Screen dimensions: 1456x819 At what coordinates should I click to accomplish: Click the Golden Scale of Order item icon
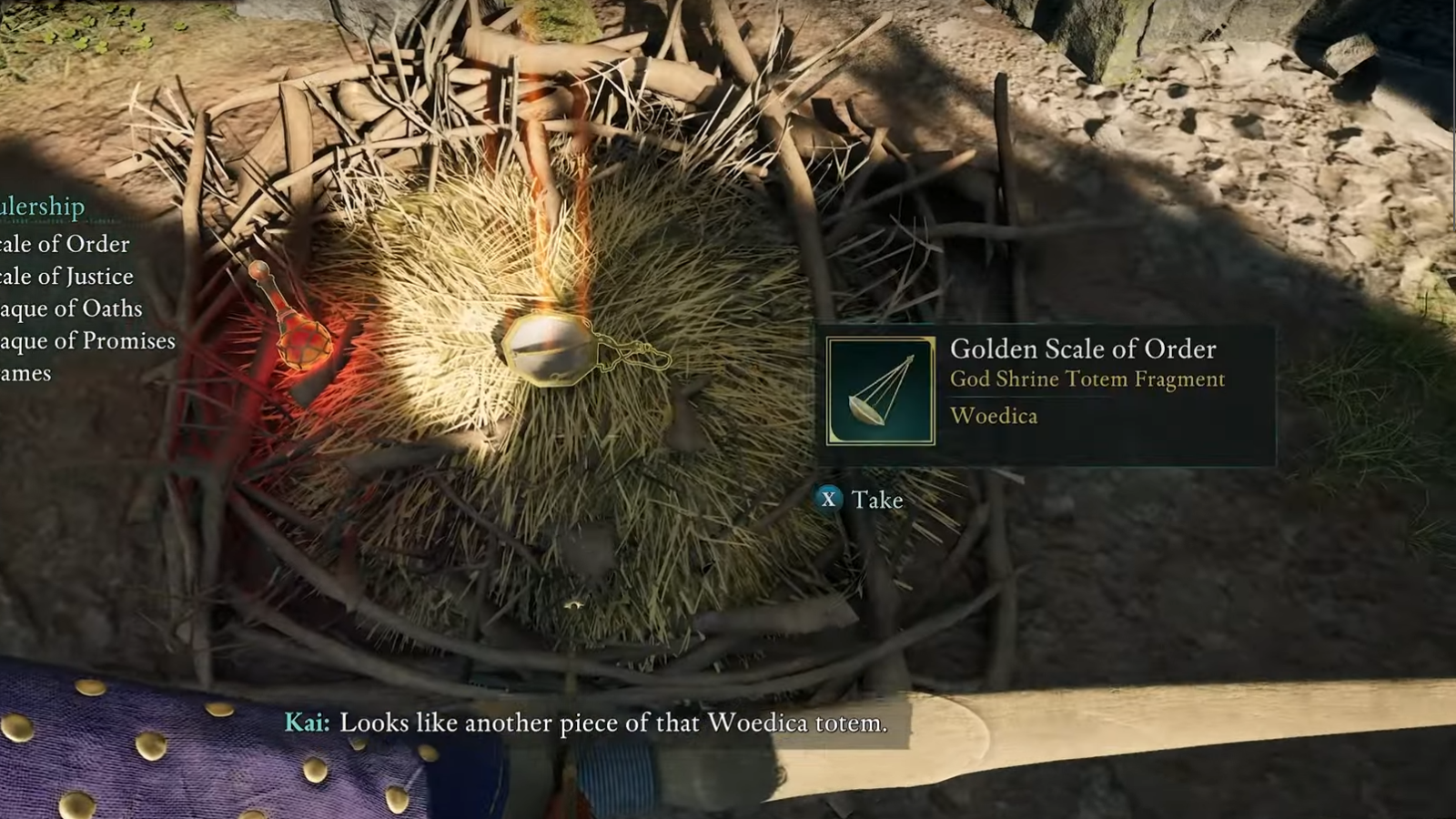[x=880, y=391]
